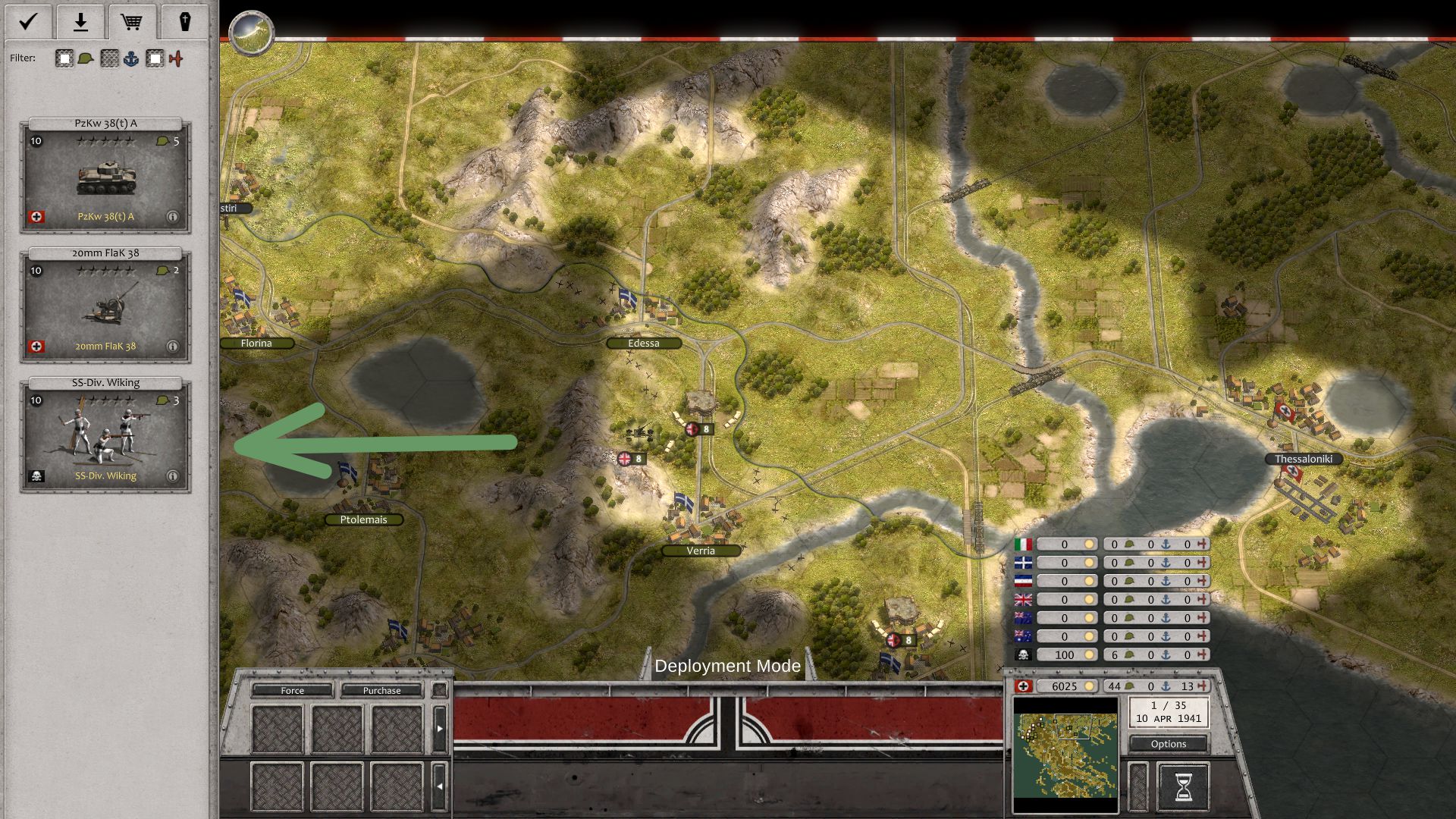The image size is (1456, 819).
Task: Select the skull flag row in the statistics panel
Action: click(1022, 654)
